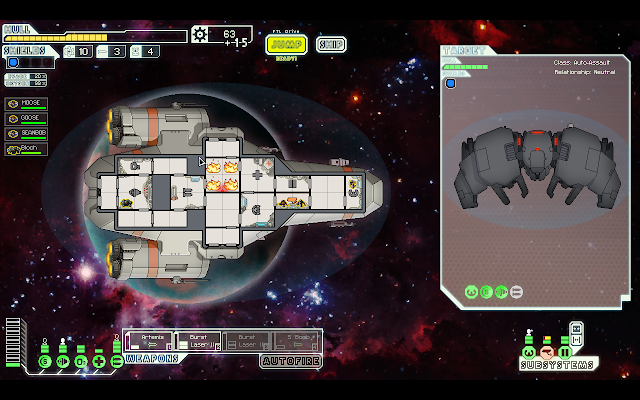Select the S. Bomb weapon slot
Image resolution: width=640 pixels, height=400 pixels.
pyautogui.click(x=295, y=341)
